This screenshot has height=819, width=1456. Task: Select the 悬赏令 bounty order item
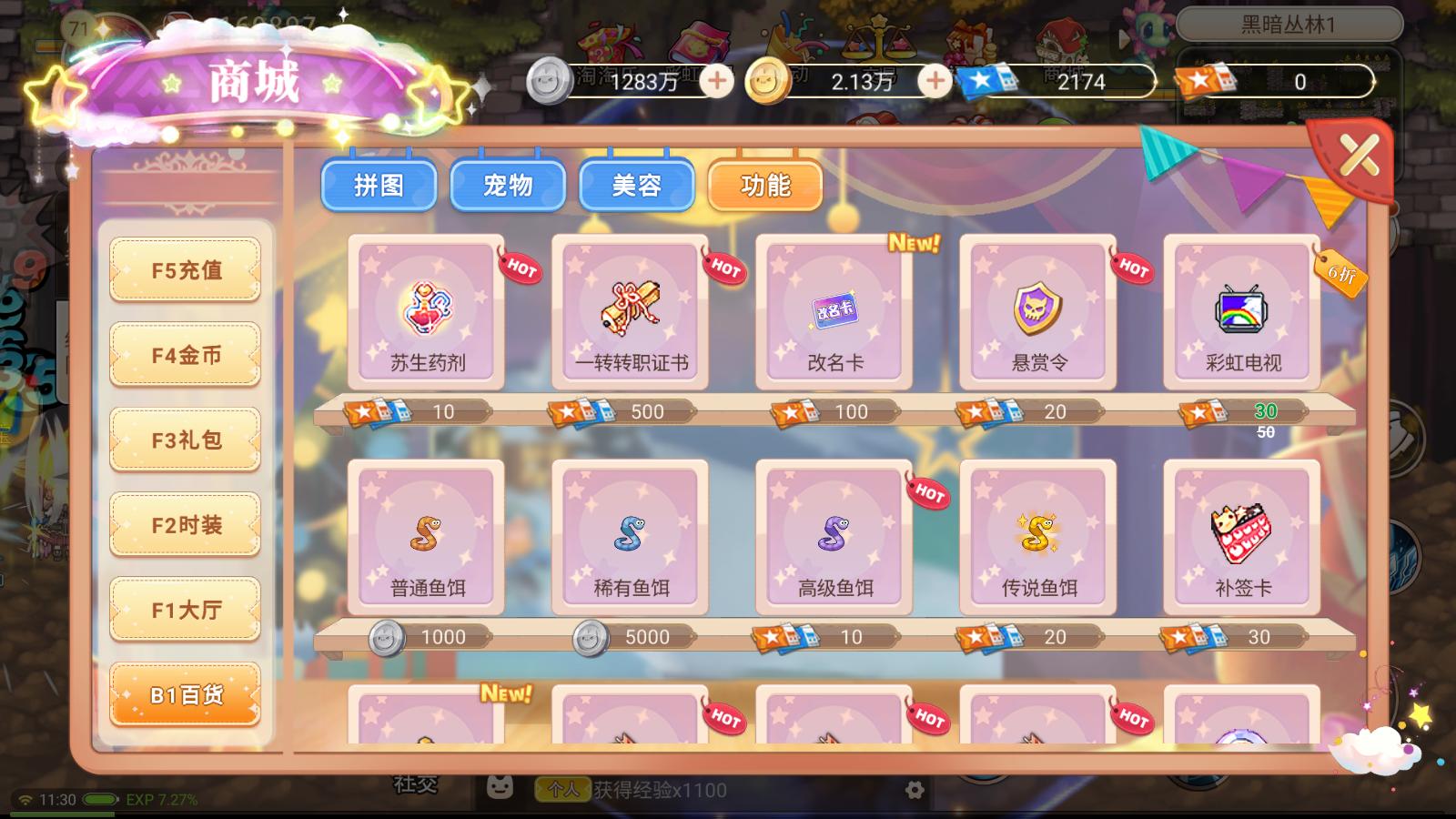(1036, 314)
